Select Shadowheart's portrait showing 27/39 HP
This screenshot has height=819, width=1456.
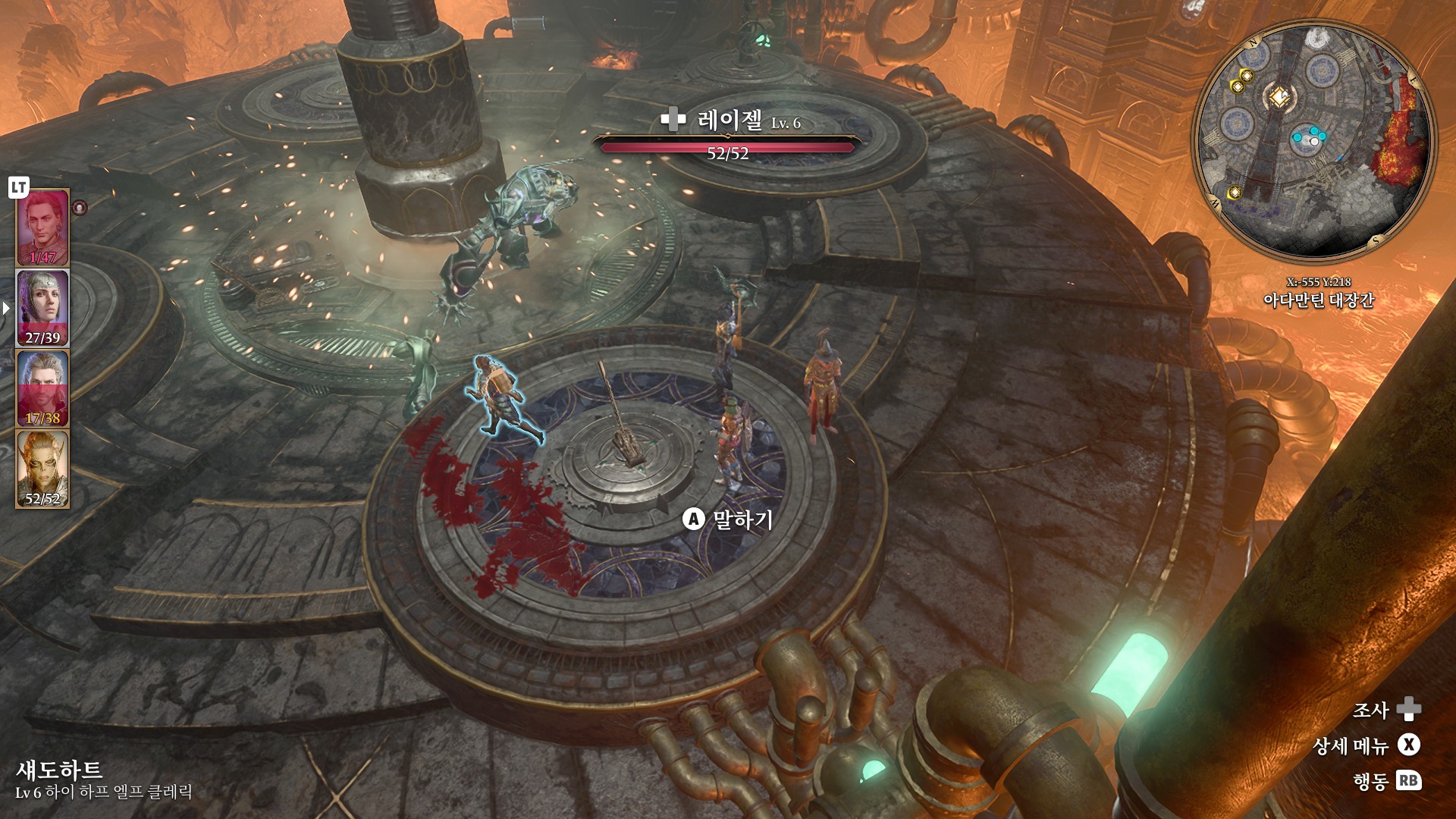[42, 308]
